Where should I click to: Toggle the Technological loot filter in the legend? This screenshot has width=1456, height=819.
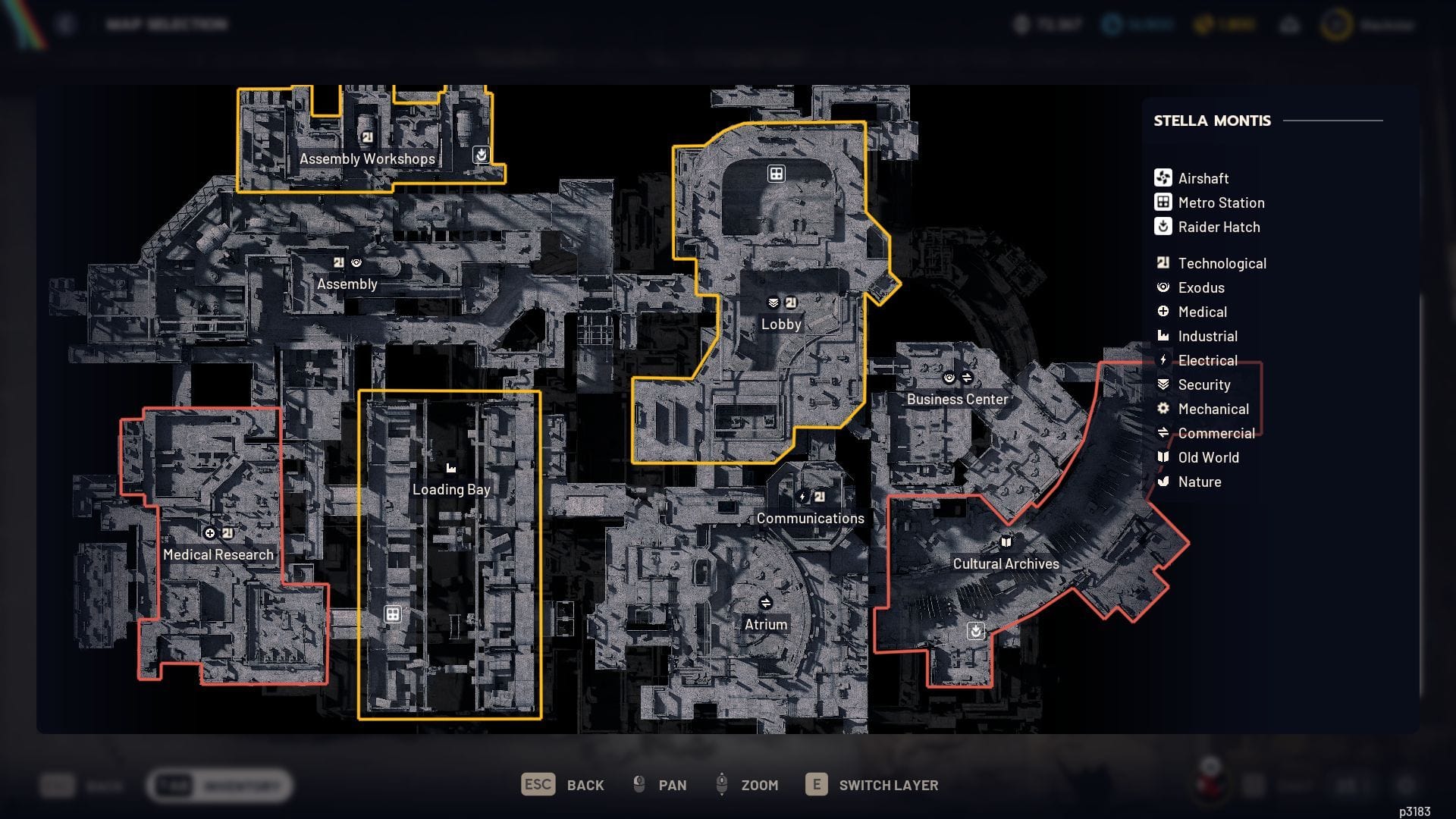1162,263
